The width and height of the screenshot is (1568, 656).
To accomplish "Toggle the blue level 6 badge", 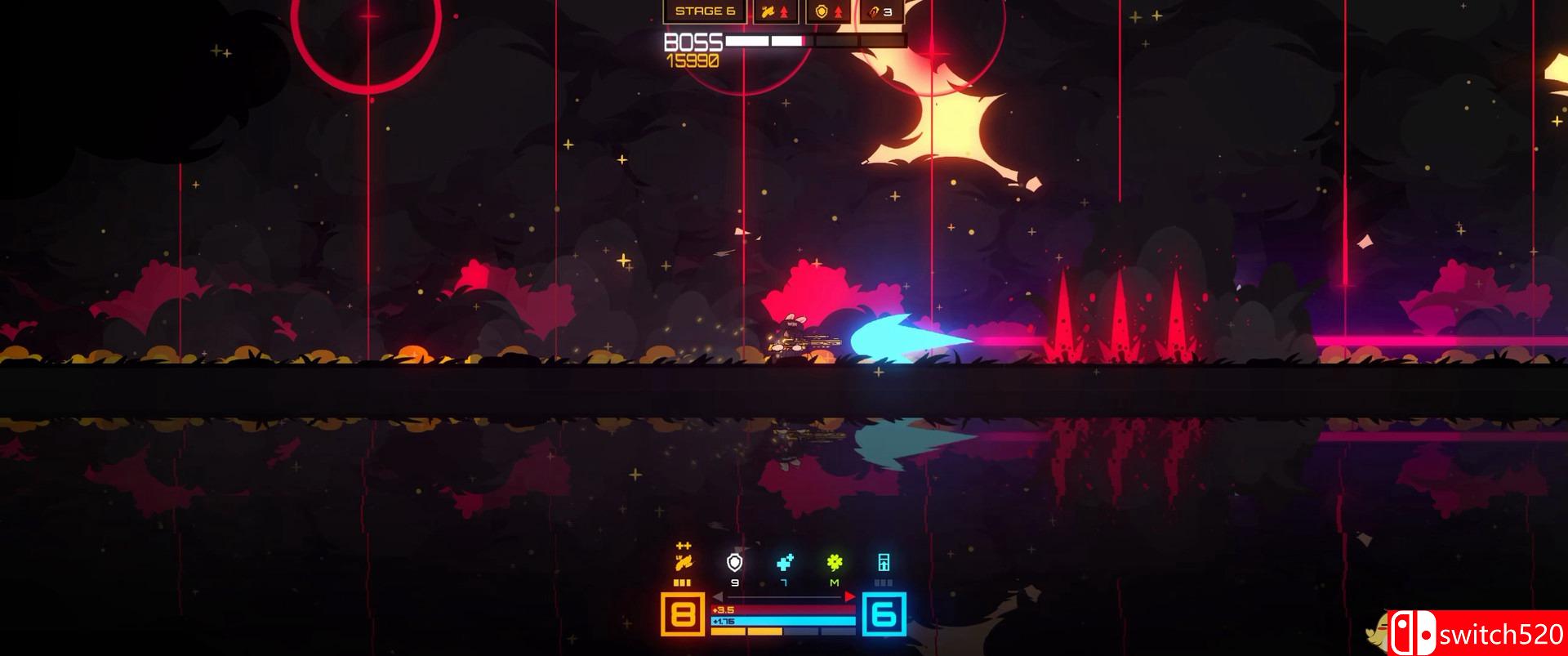I will [884, 614].
